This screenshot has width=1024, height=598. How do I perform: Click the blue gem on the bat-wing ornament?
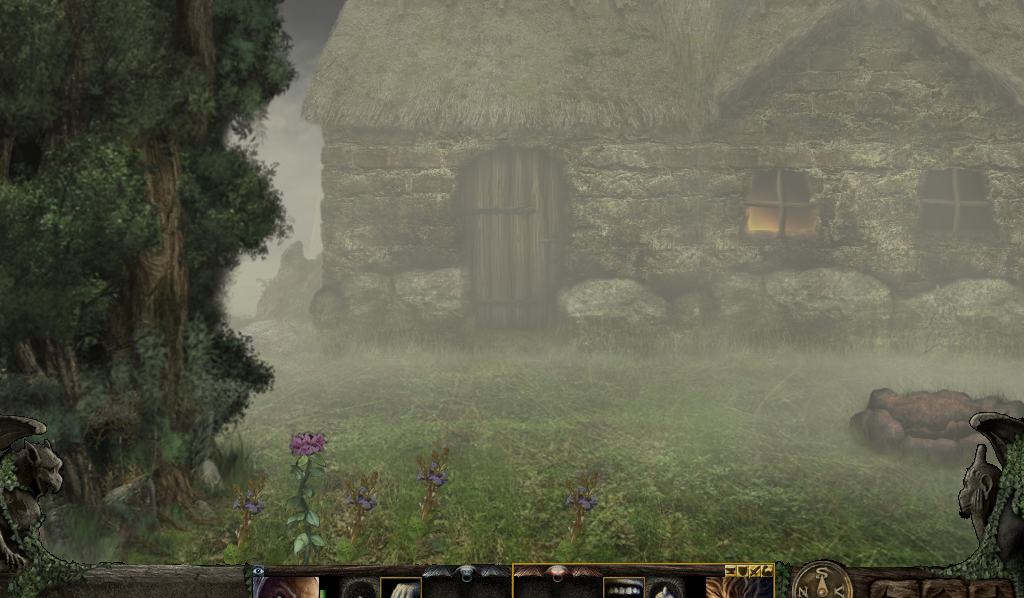click(466, 573)
